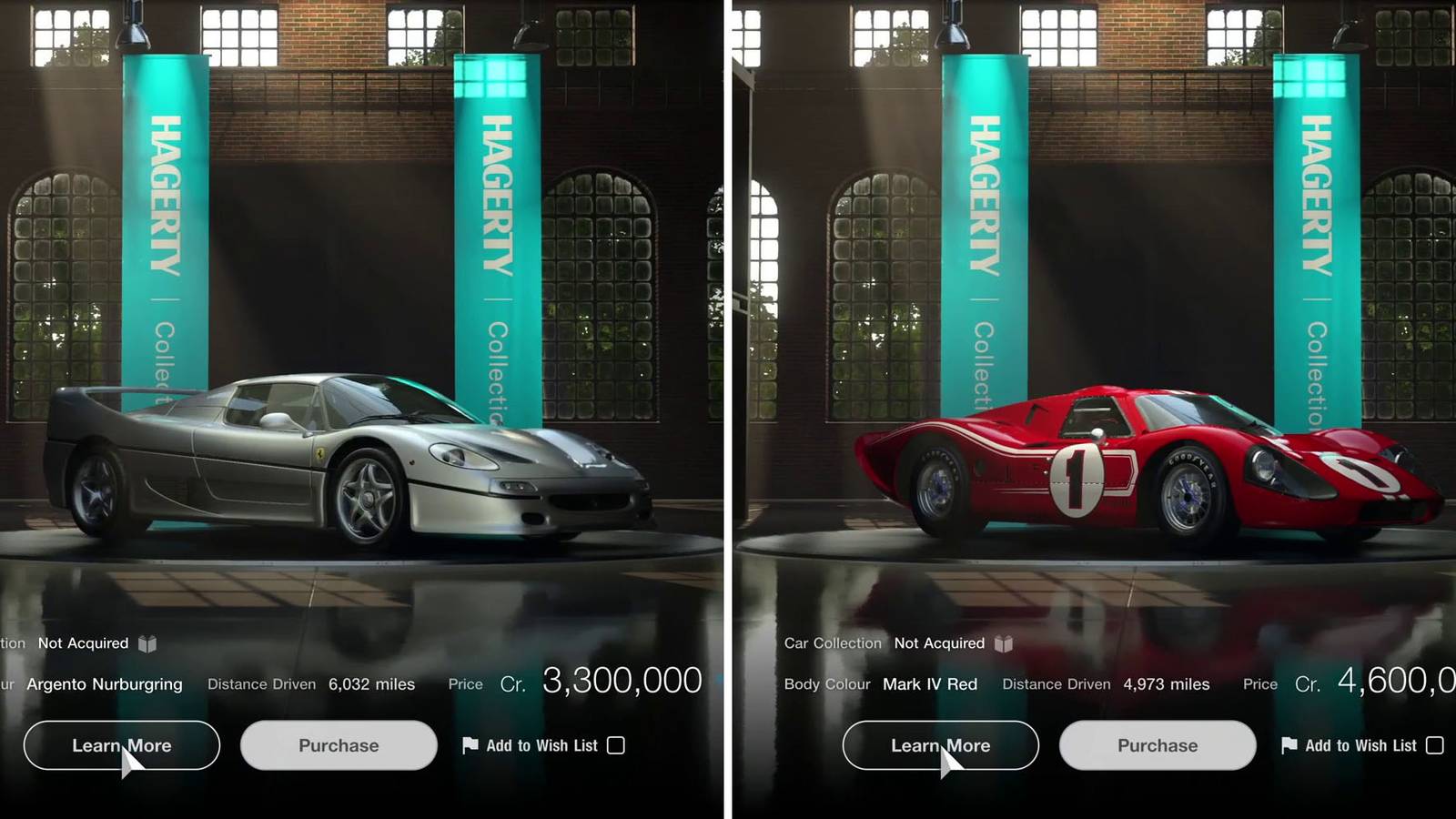The image size is (1456, 819).
Task: Click the Distance Driven 6,032 miles readout
Action: click(x=373, y=683)
